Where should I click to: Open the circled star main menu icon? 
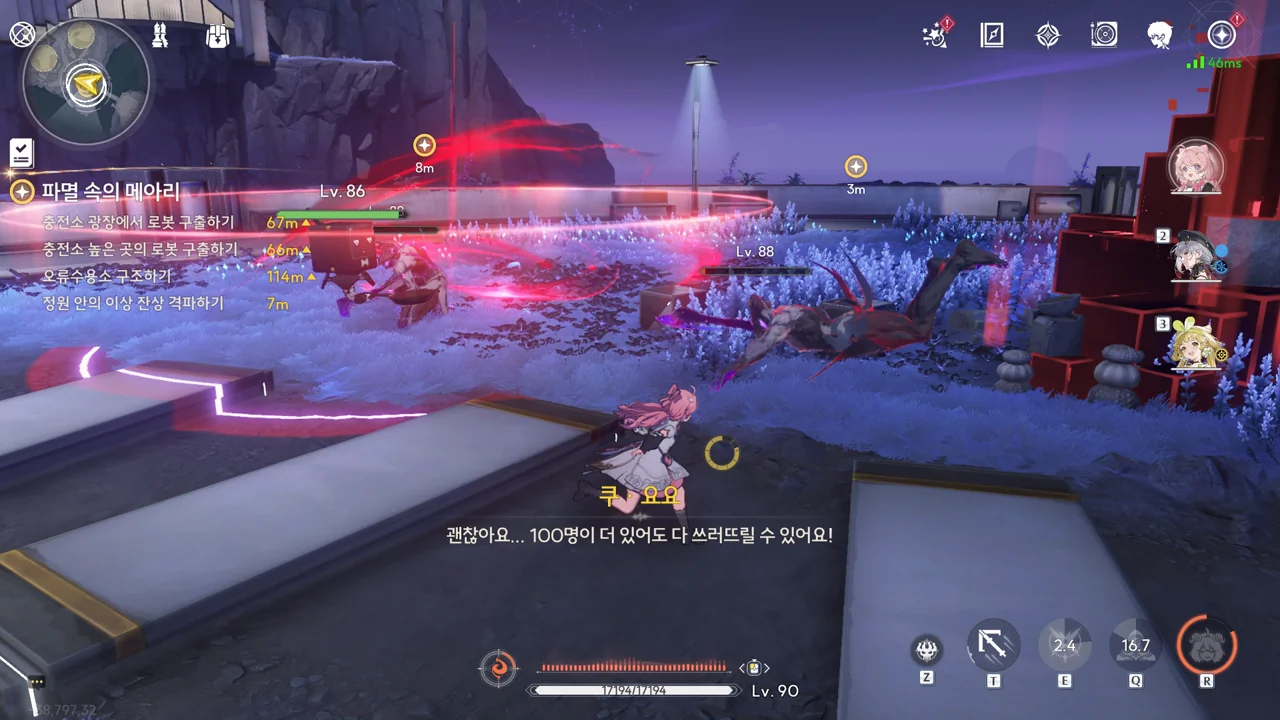(x=1221, y=35)
